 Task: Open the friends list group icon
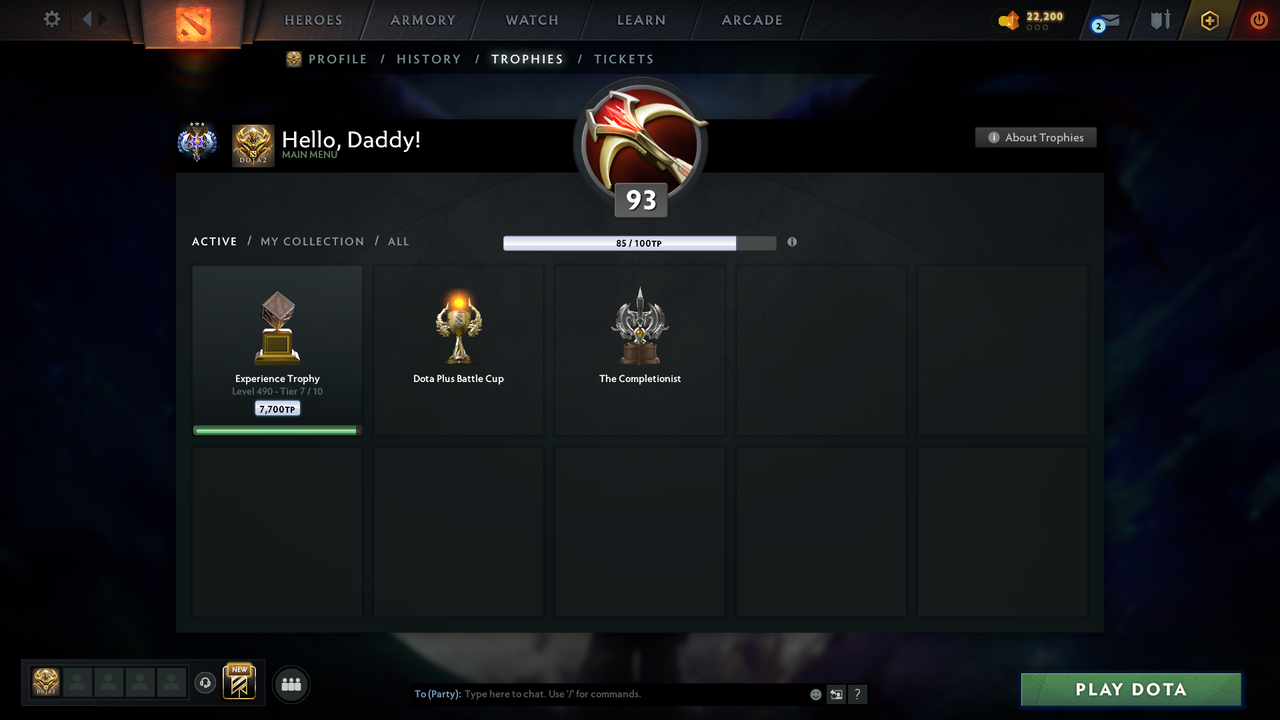click(290, 684)
